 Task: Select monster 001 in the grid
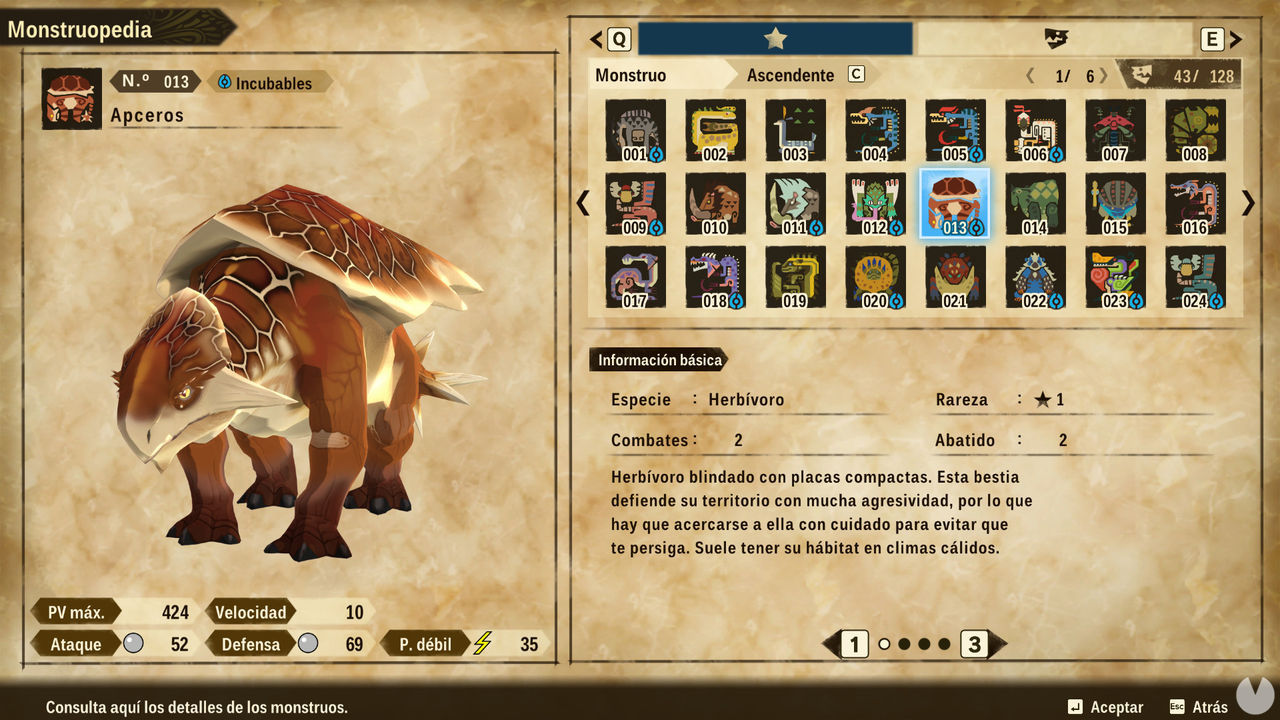click(x=634, y=130)
